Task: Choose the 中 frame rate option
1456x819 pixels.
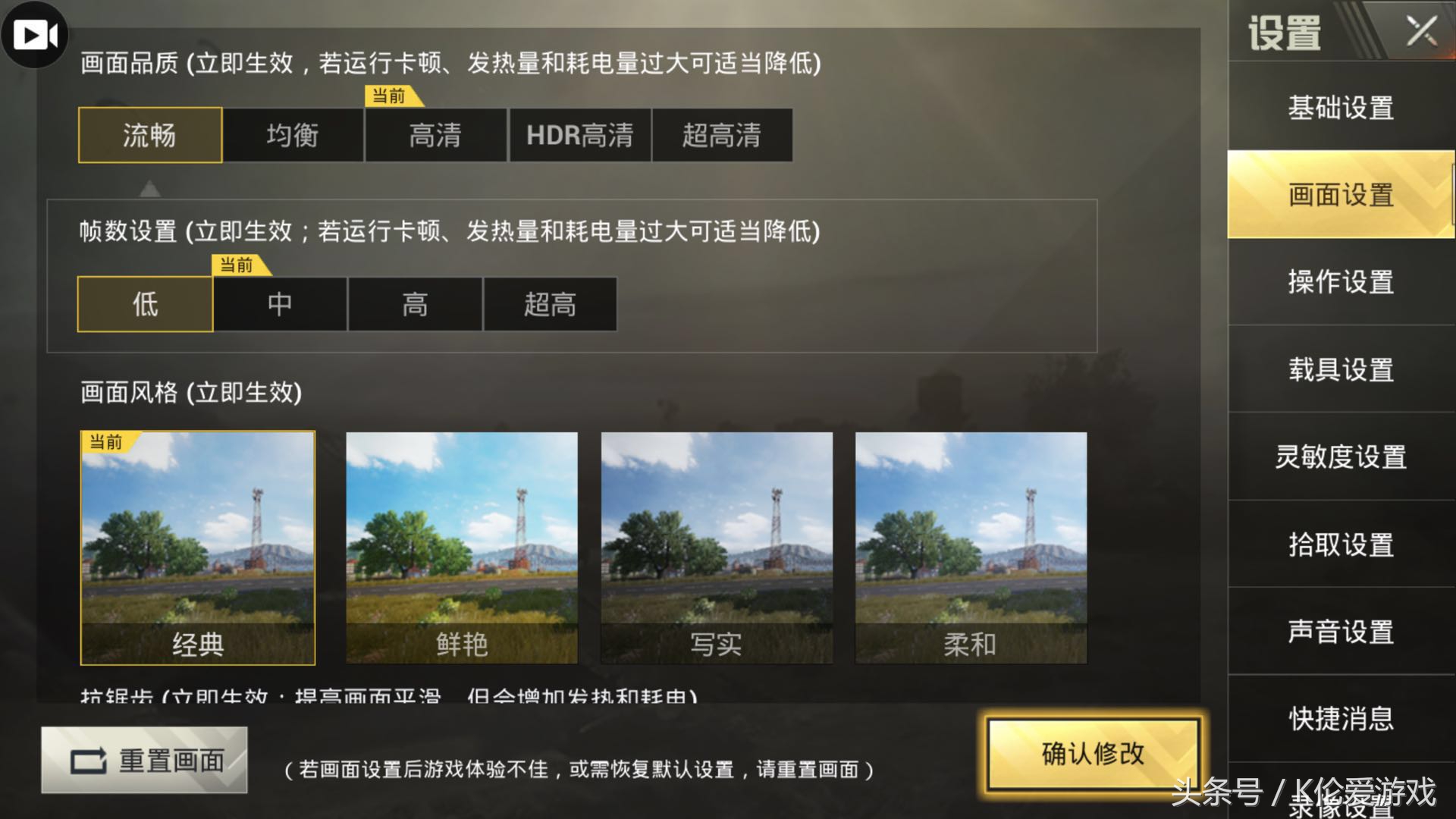Action: [280, 305]
